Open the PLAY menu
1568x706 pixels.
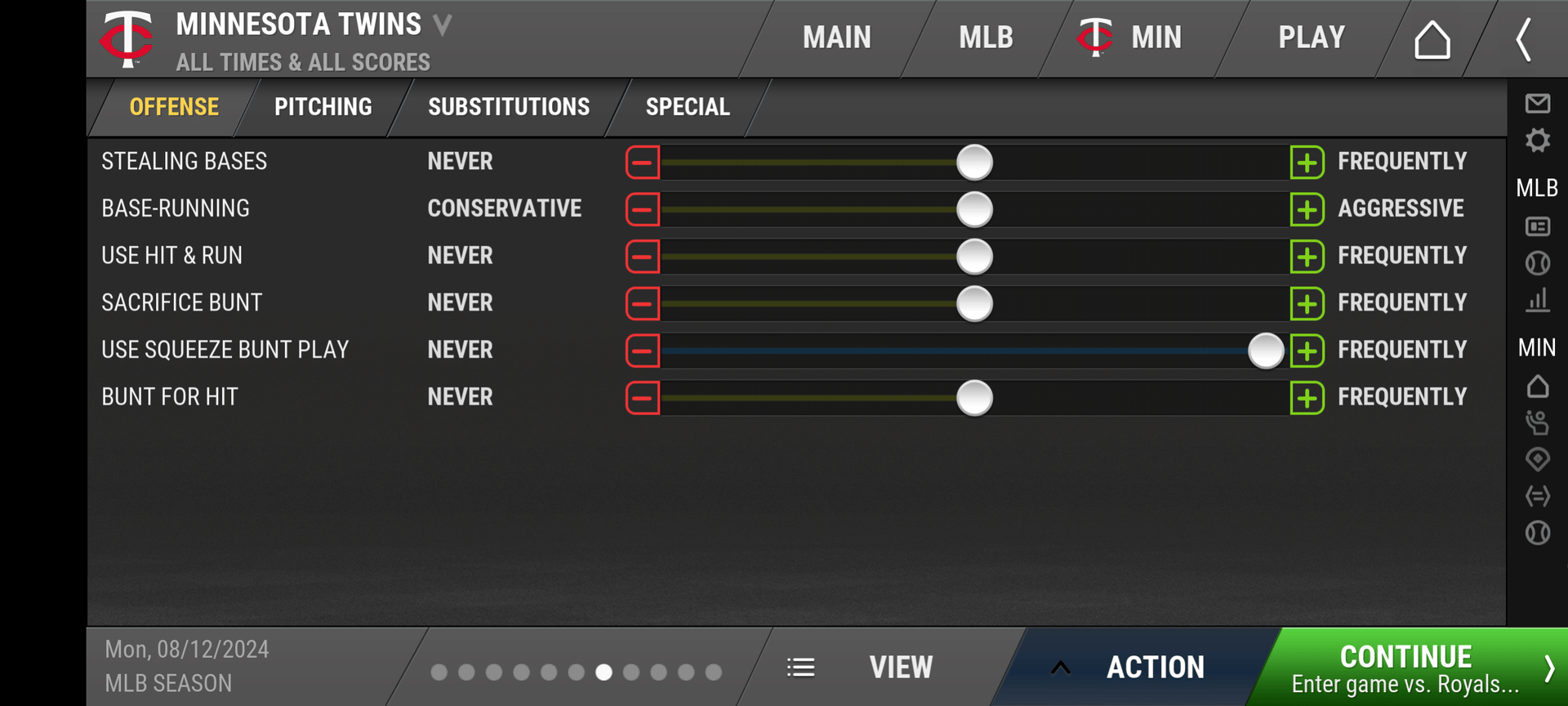[x=1311, y=38]
